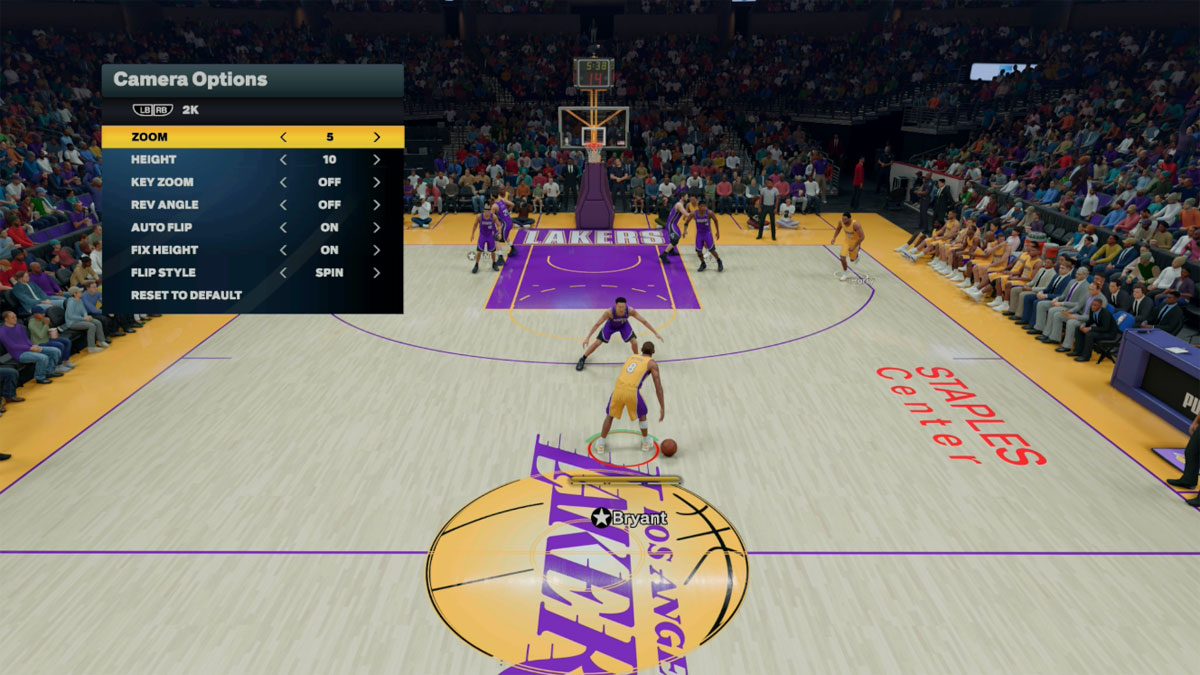Raise the Height value using right arrow

376,160
